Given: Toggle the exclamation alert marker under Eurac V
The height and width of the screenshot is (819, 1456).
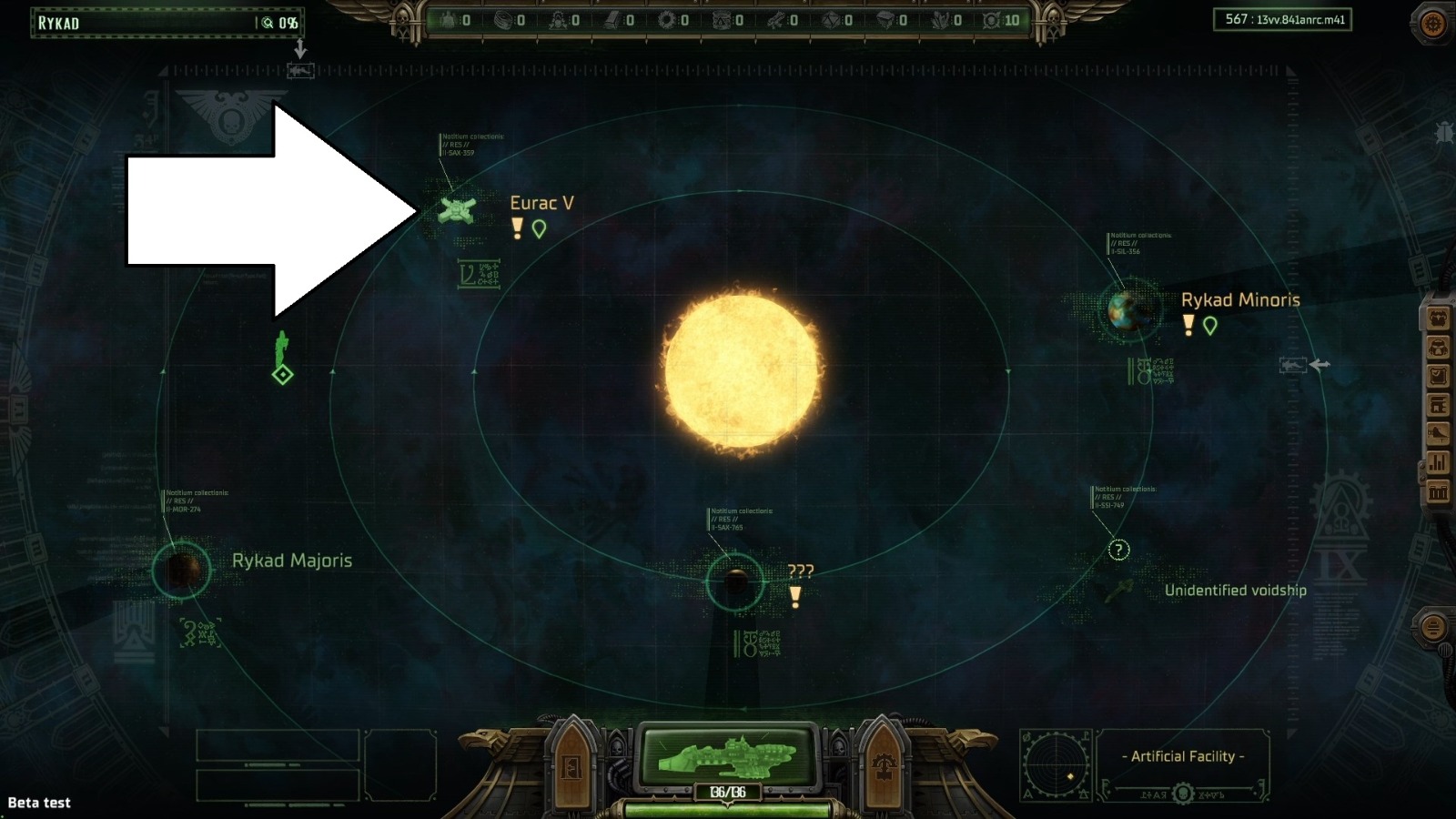Looking at the screenshot, I should 516,229.
